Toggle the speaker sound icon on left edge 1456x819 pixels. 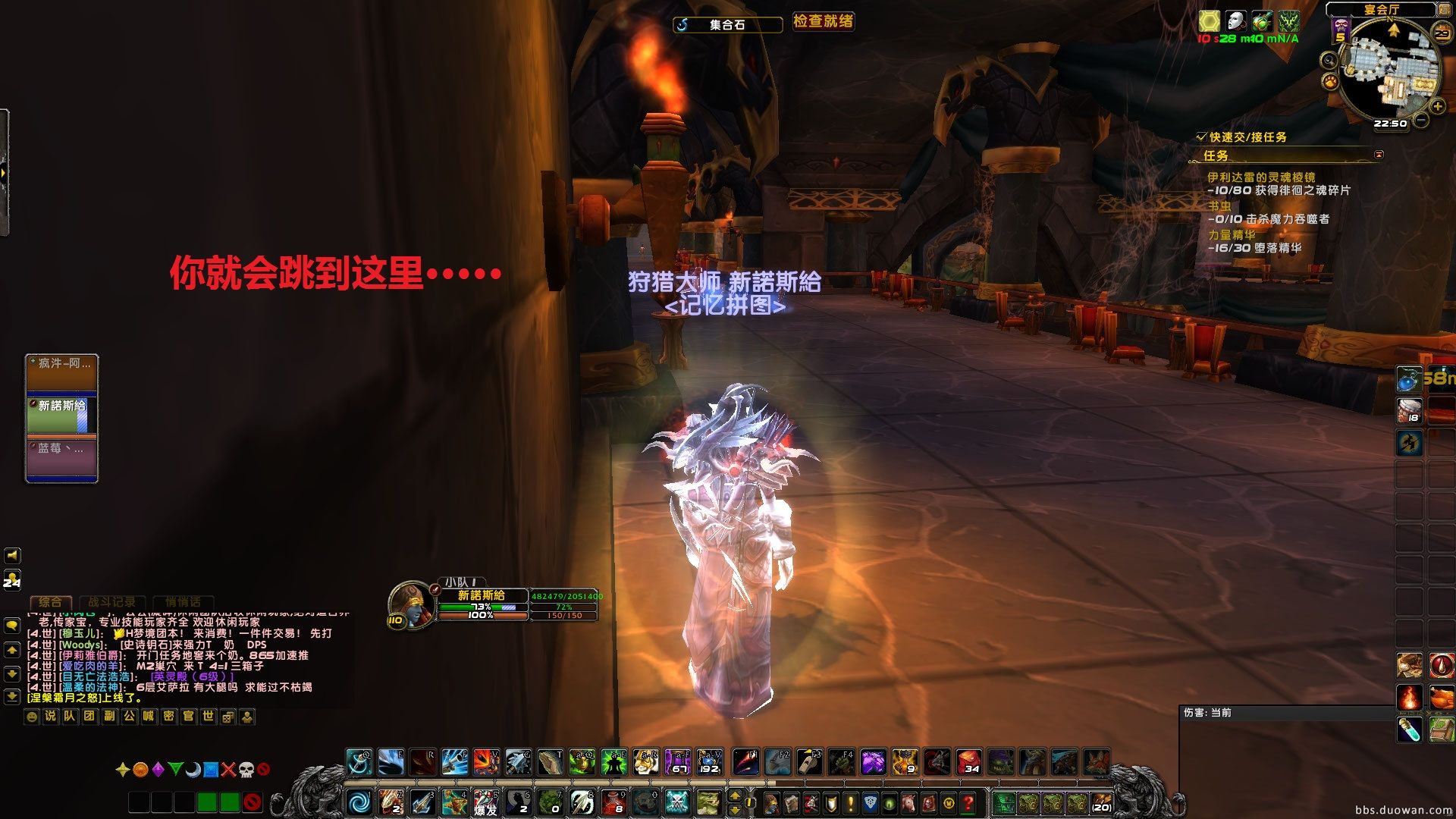[12, 555]
